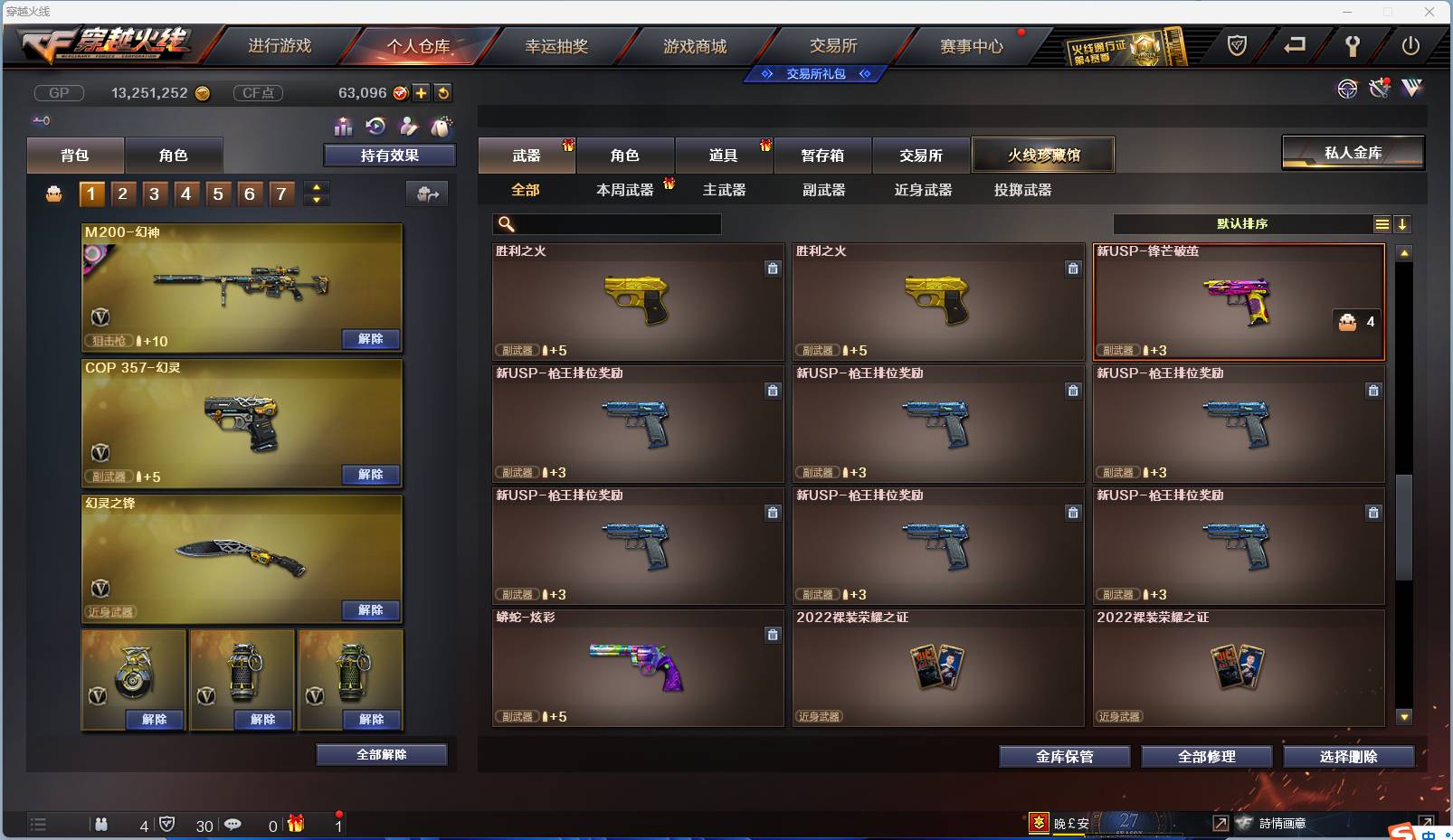Click the chat message bubble icon
The image size is (1453, 840).
pyautogui.click(x=233, y=825)
